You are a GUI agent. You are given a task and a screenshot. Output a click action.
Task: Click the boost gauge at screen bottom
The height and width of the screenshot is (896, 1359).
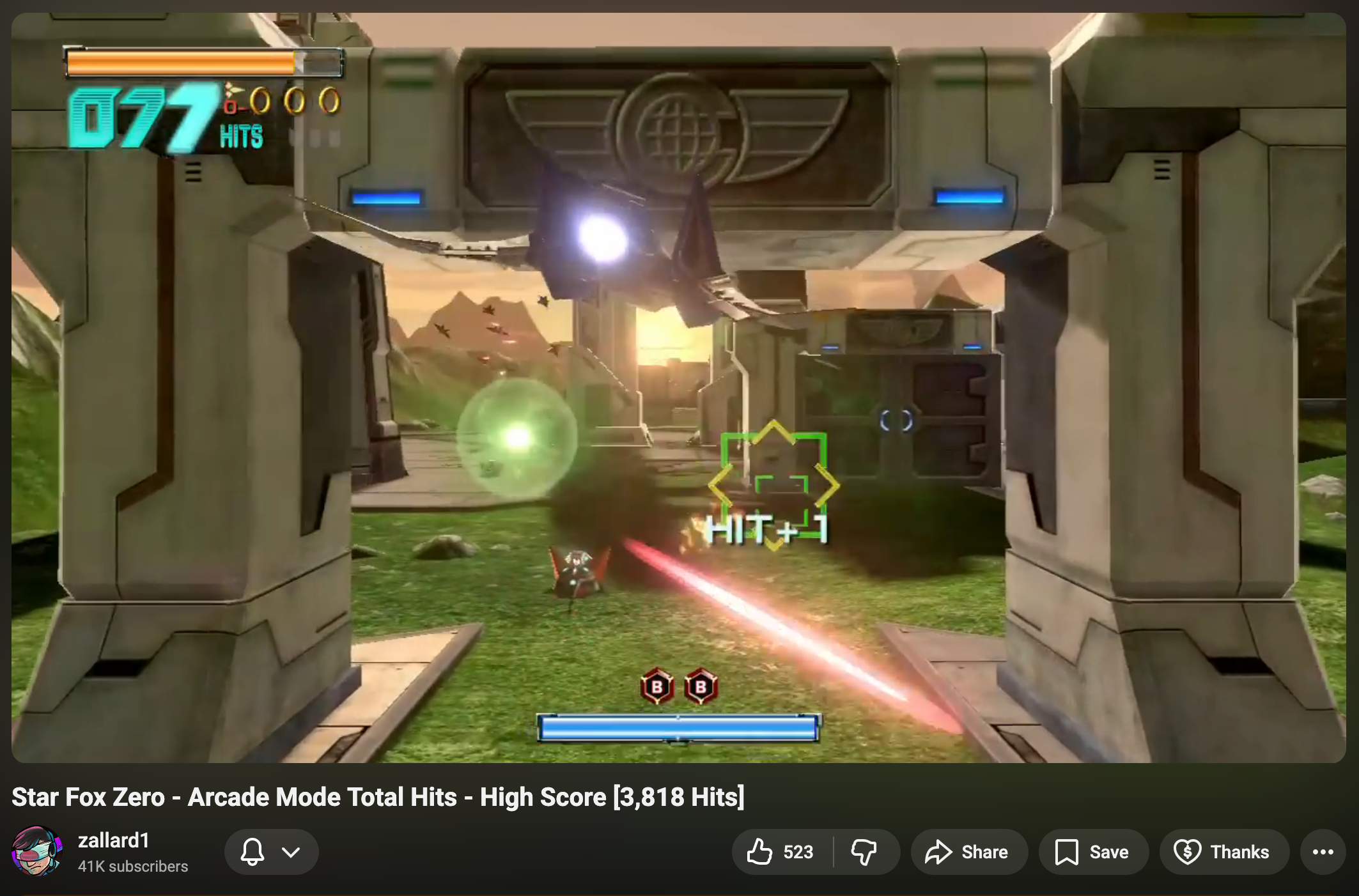[x=679, y=727]
